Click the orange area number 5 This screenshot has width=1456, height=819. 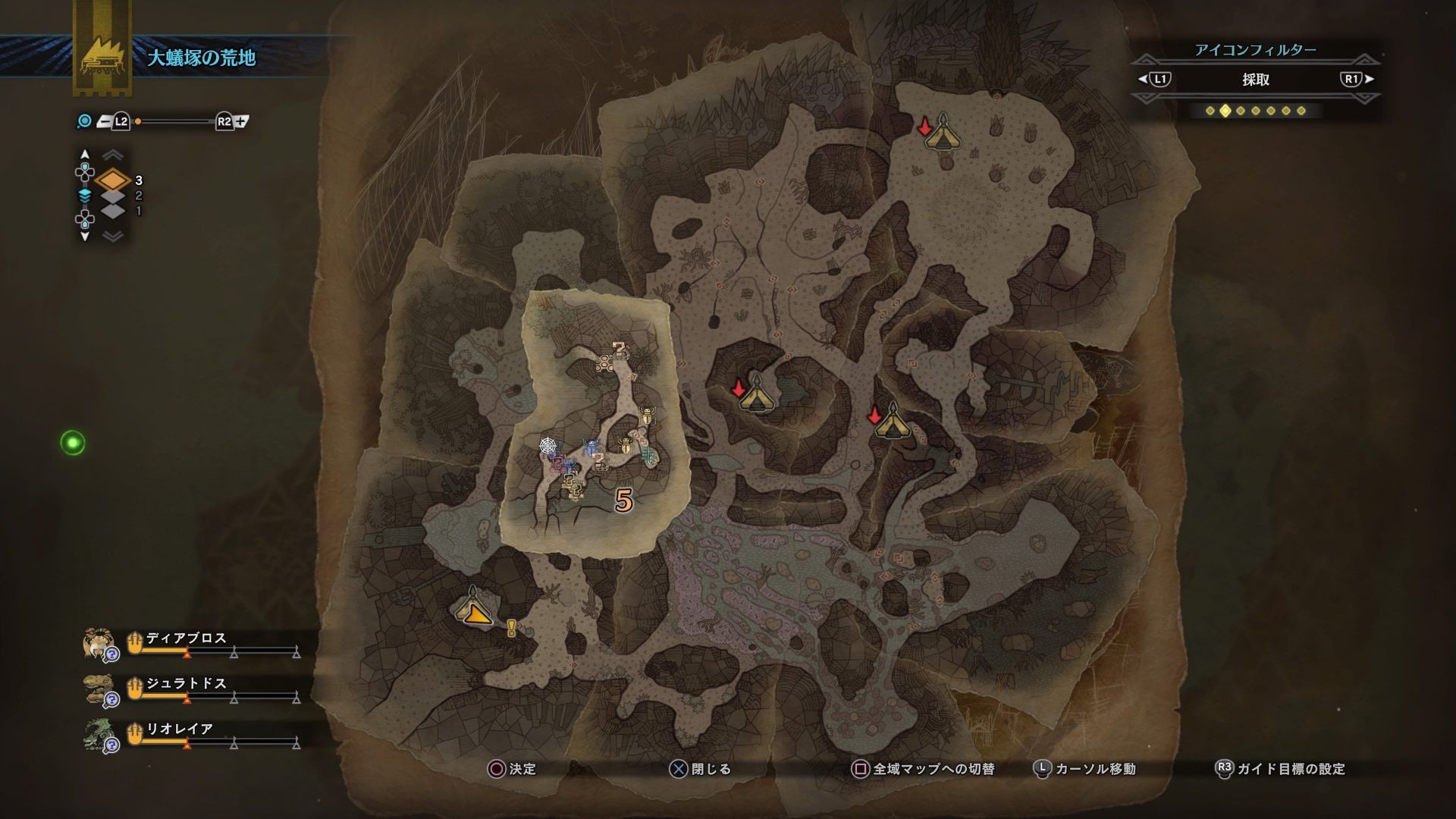pyautogui.click(x=623, y=500)
